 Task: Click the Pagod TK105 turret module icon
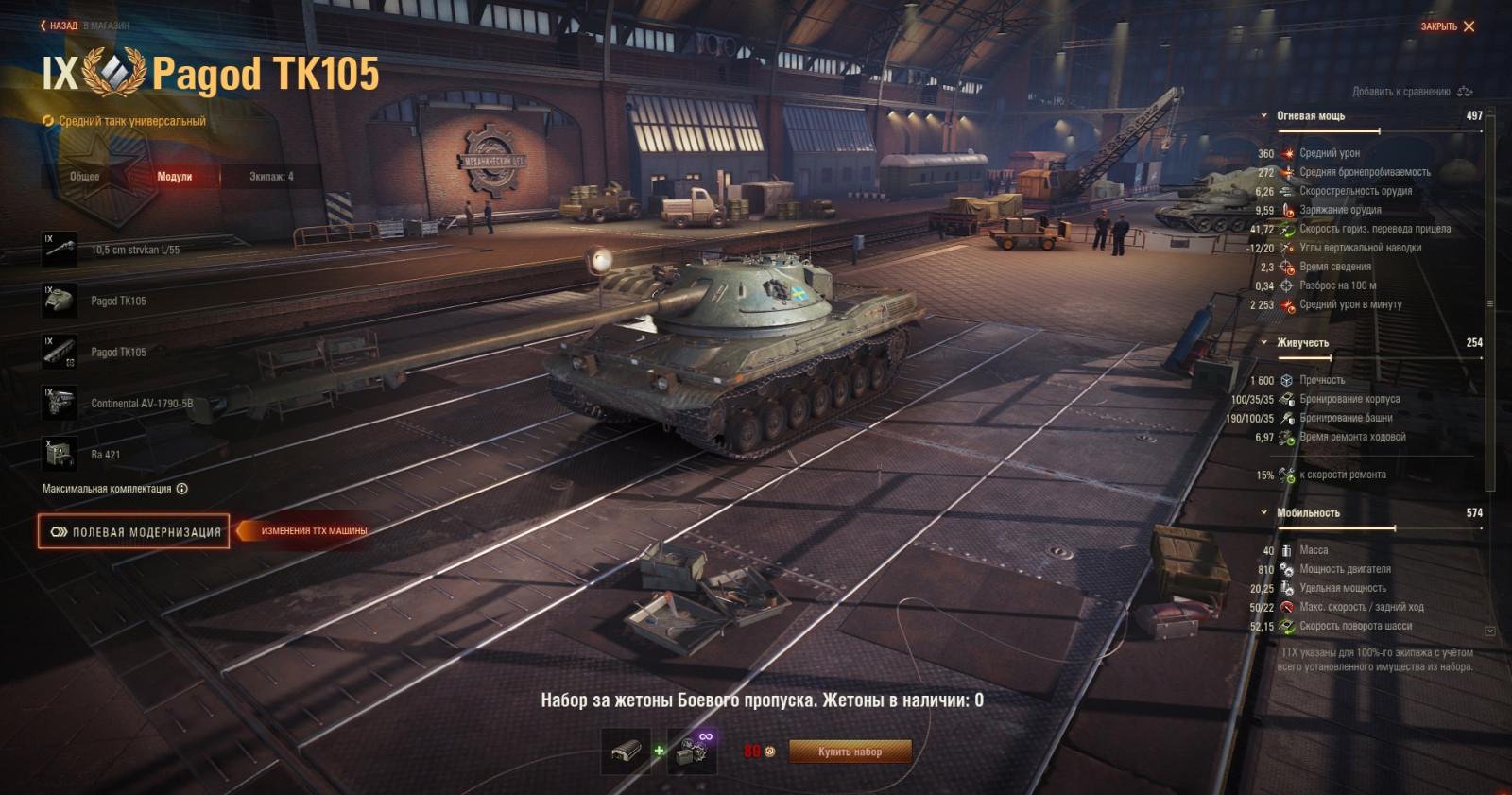point(59,299)
